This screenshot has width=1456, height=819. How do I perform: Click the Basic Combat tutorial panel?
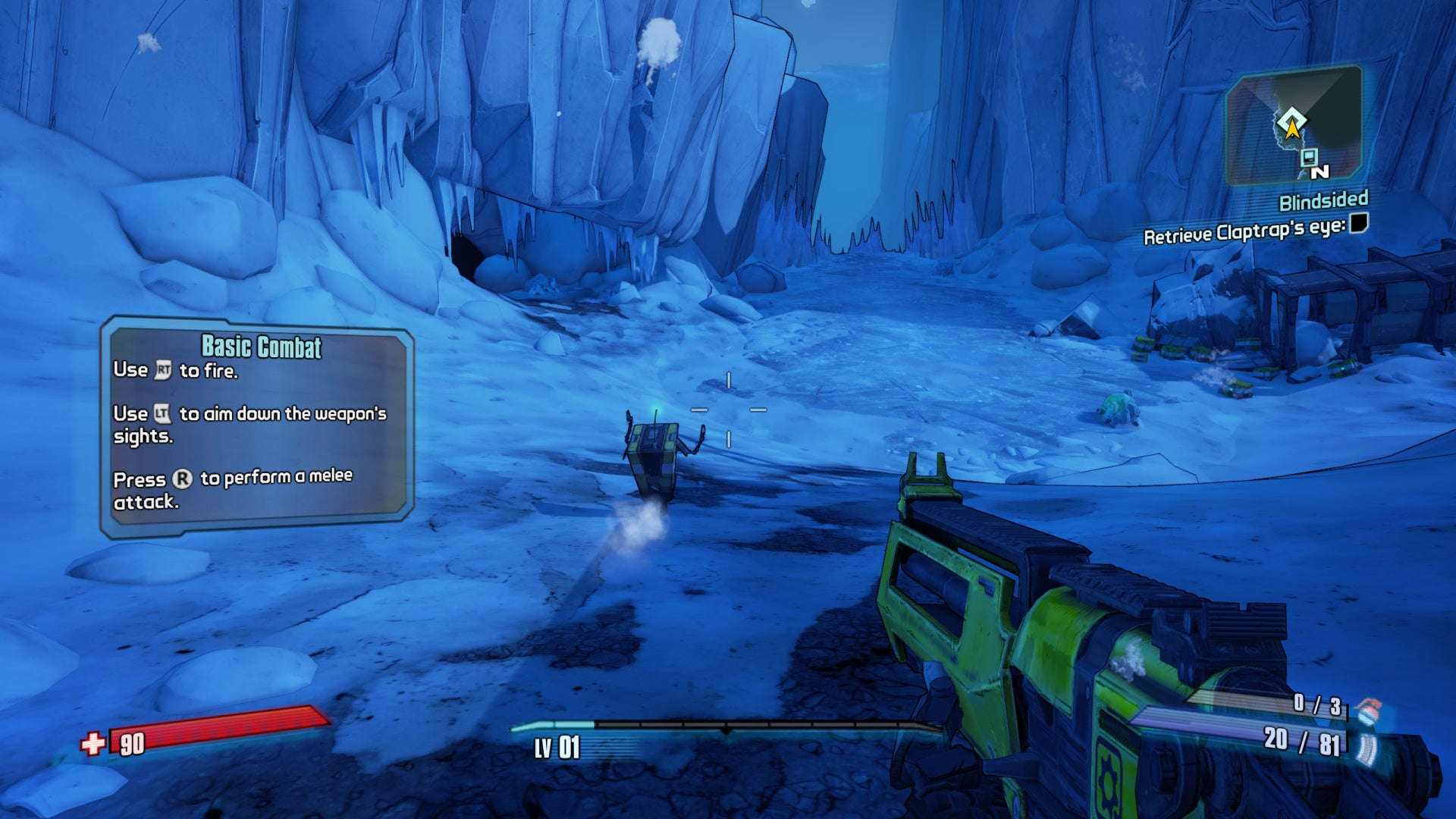pyautogui.click(x=257, y=426)
